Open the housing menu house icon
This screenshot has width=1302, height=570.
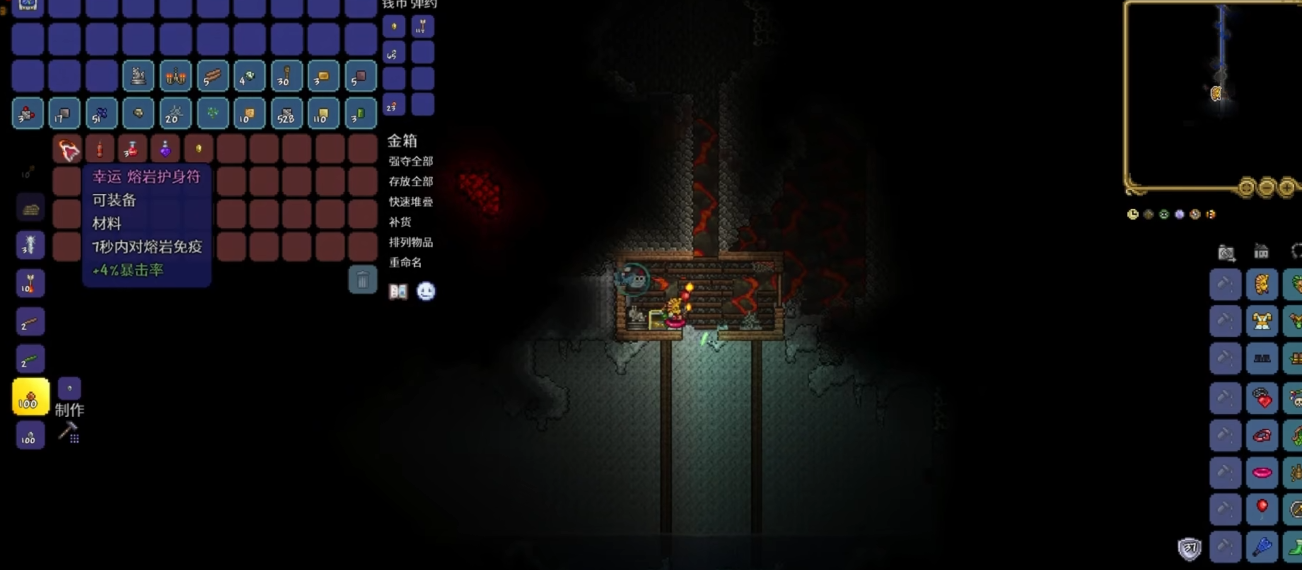pyautogui.click(x=1262, y=252)
